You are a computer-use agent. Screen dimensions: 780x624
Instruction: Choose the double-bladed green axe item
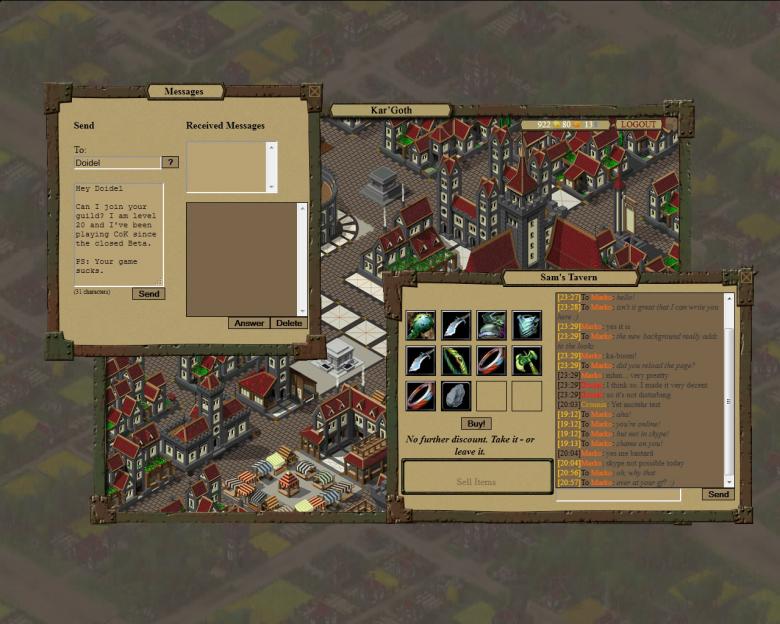[x=527, y=360]
